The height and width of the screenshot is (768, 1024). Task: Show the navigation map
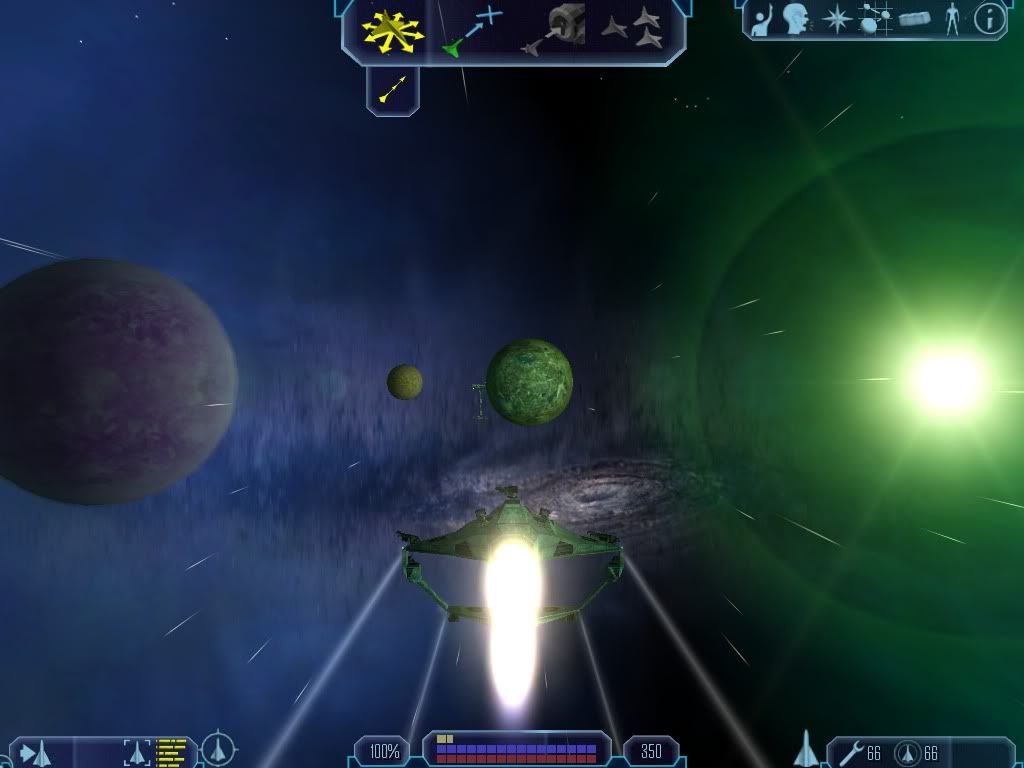tap(875, 19)
